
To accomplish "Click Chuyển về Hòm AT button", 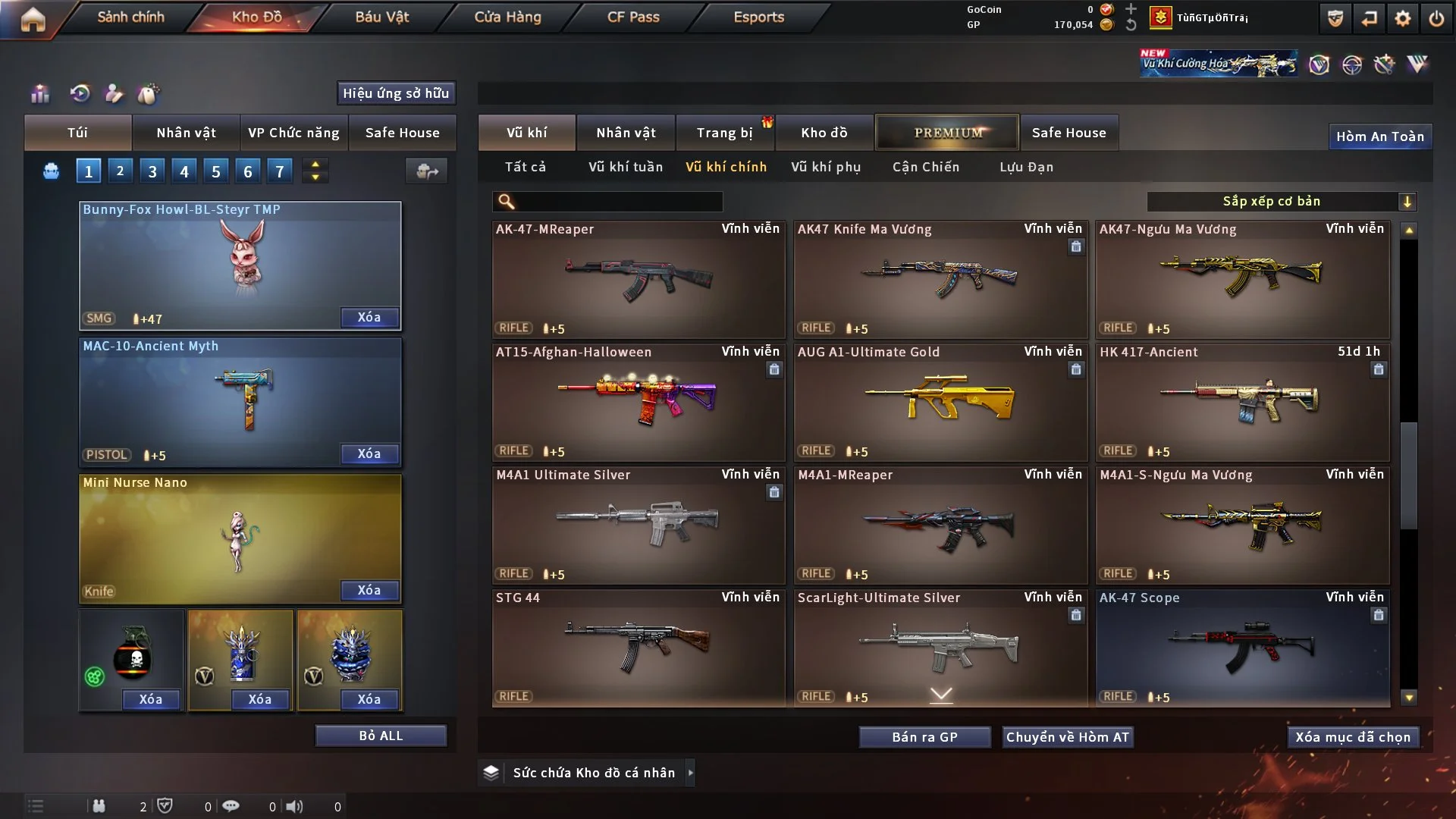I will 1068,737.
